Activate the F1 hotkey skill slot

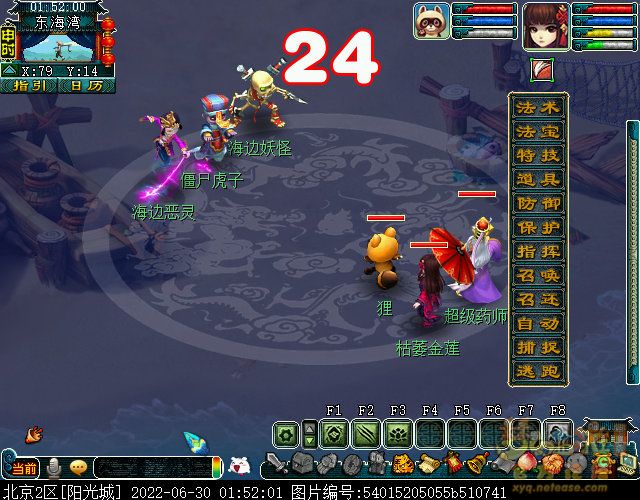(334, 434)
